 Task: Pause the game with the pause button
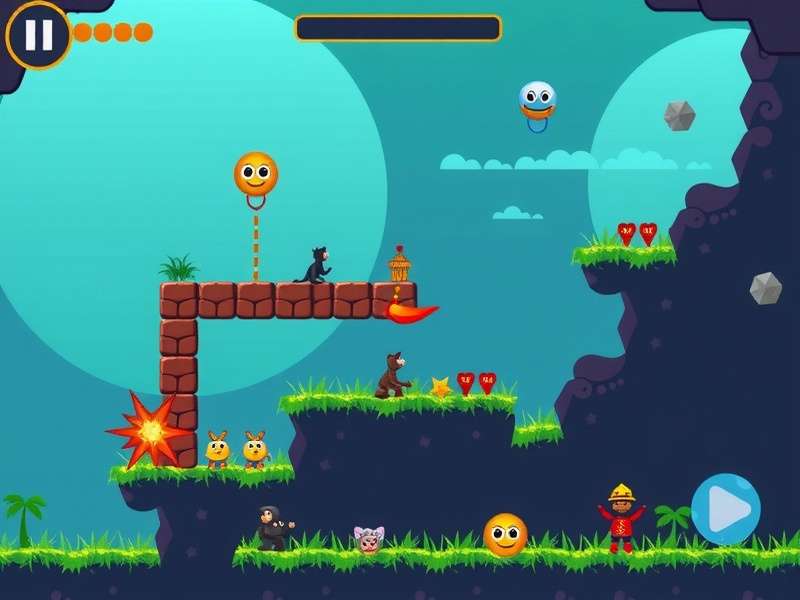[38, 35]
